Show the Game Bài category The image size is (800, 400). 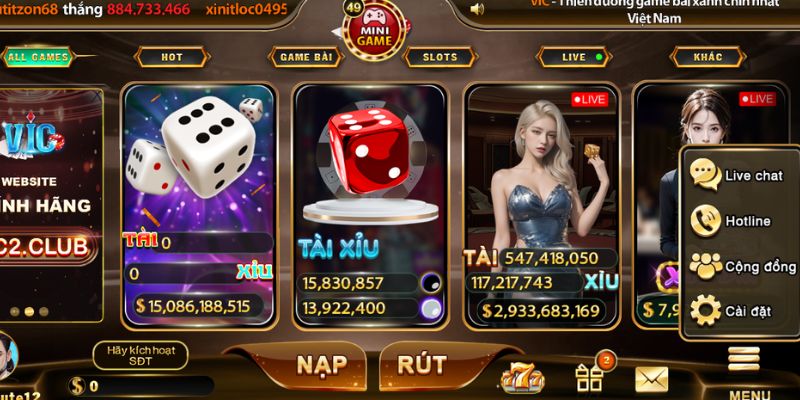(305, 57)
